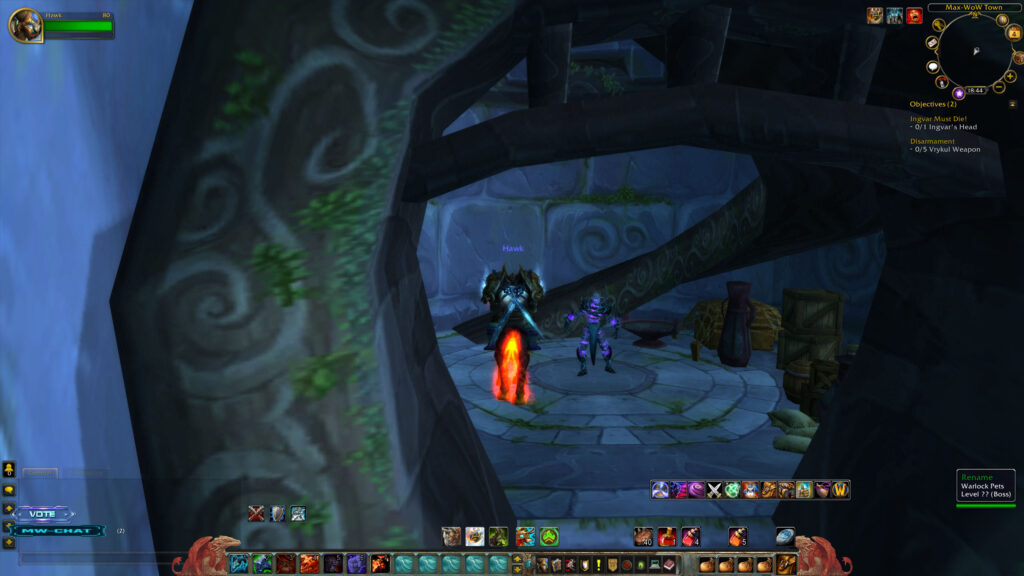Use the item with 40 charges
This screenshot has width=1024, height=576.
pyautogui.click(x=643, y=537)
